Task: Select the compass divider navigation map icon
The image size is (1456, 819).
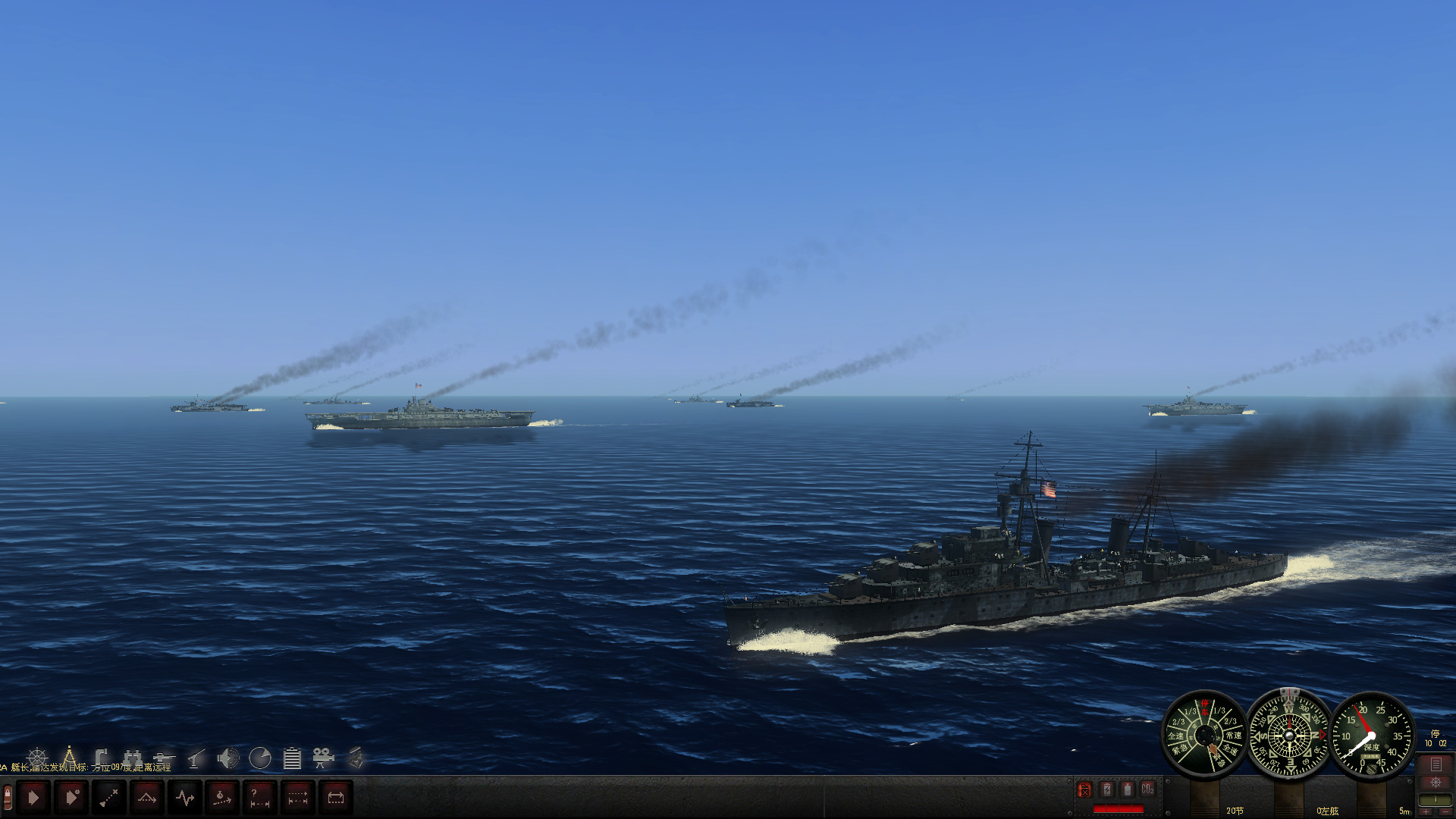Action: [x=69, y=757]
